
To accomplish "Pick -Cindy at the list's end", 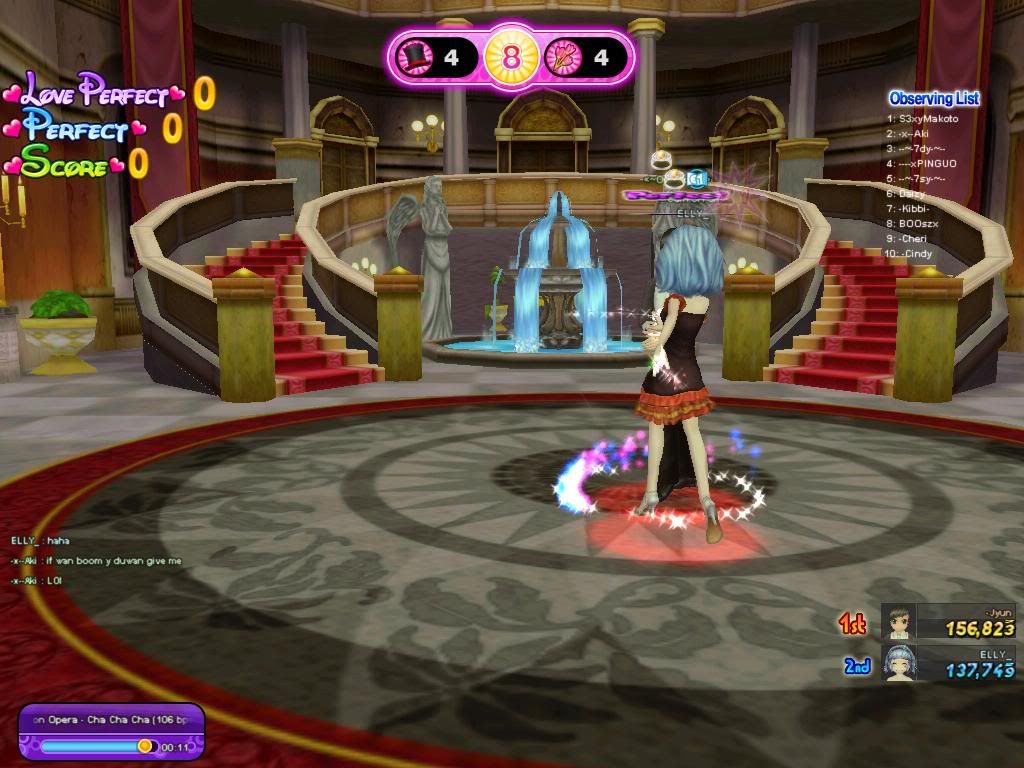I will (x=919, y=253).
